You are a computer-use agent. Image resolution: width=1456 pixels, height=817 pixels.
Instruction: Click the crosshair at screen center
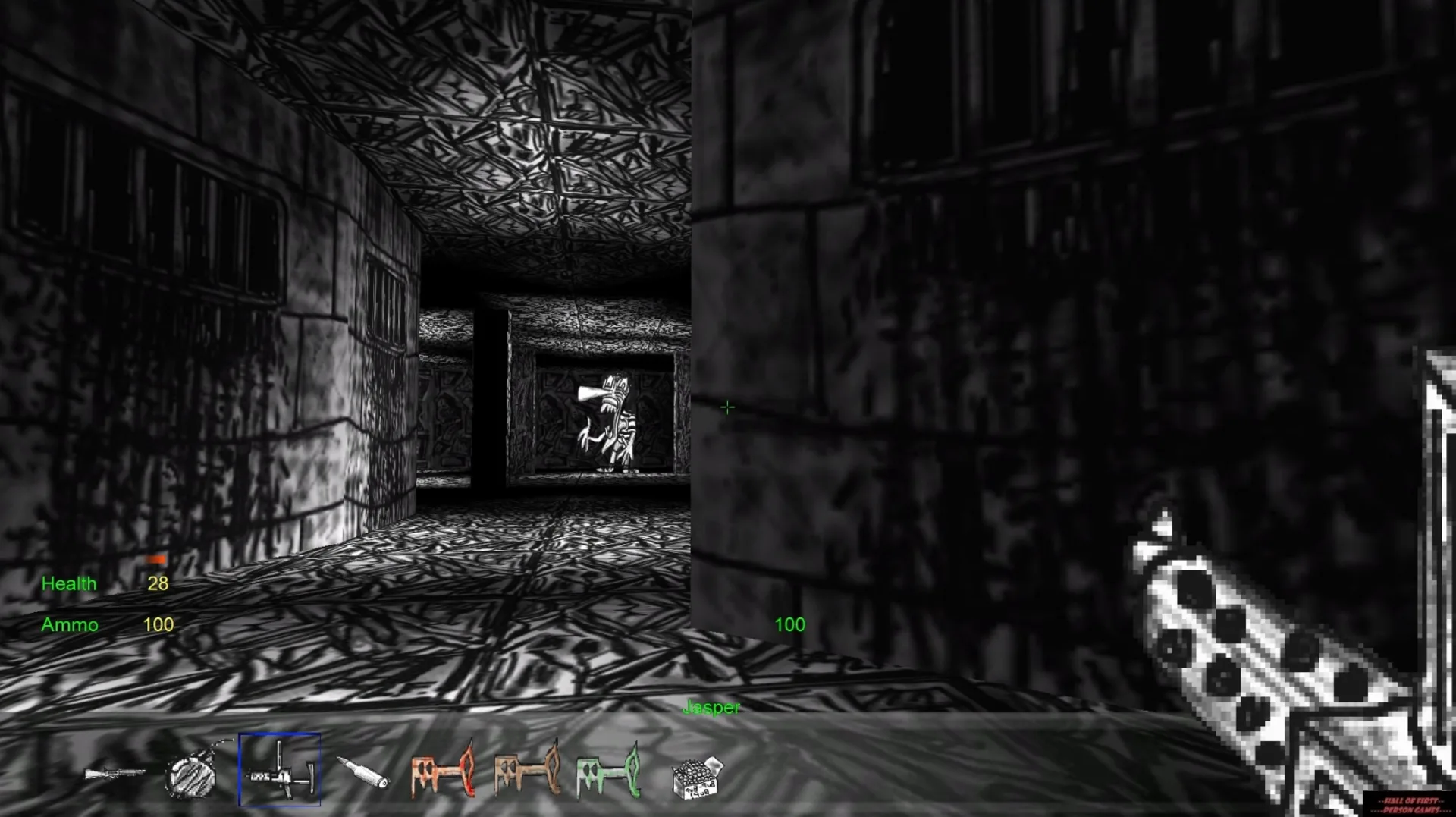click(727, 407)
